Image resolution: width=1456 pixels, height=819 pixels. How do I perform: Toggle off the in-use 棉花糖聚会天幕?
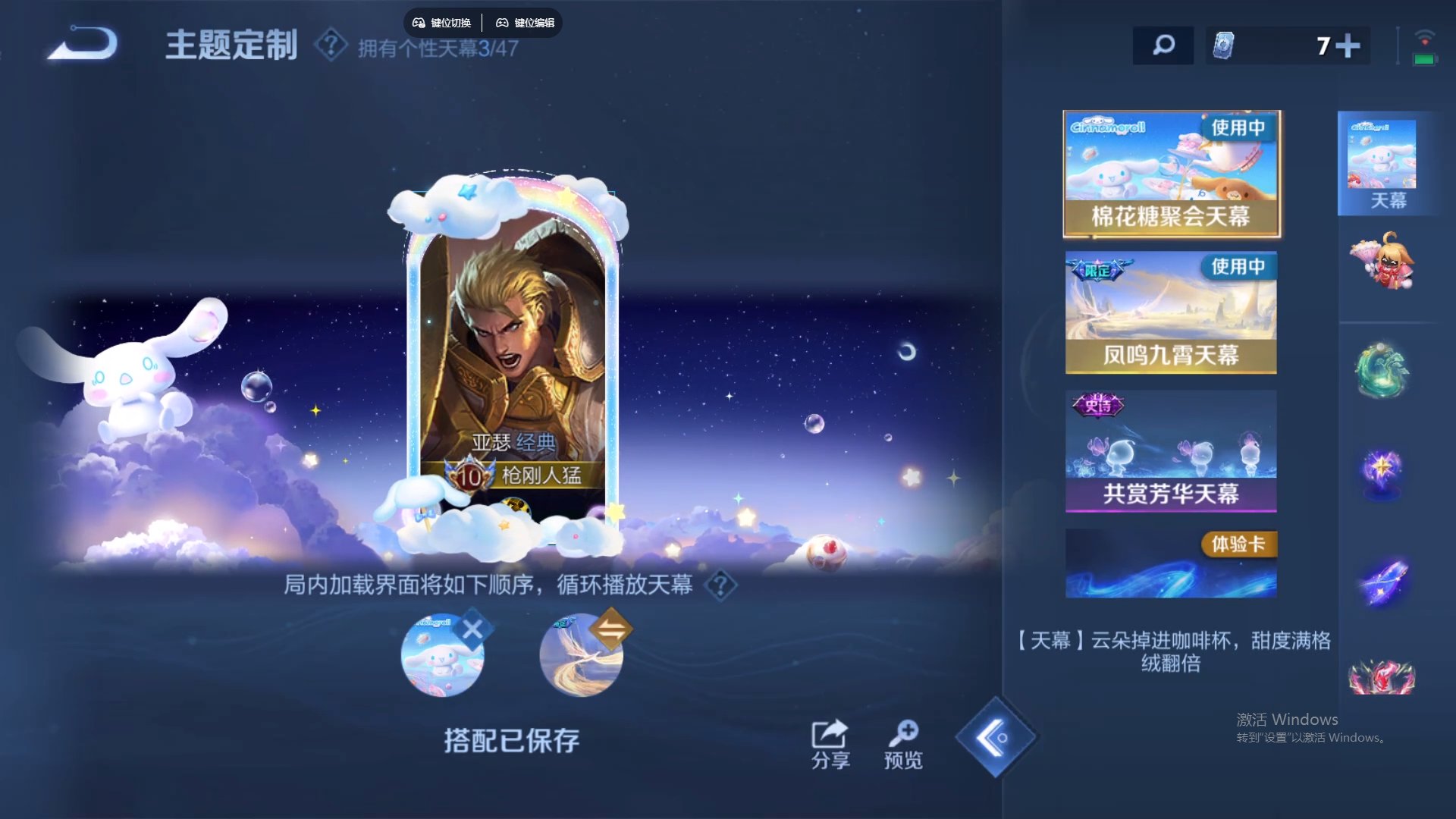1236,129
